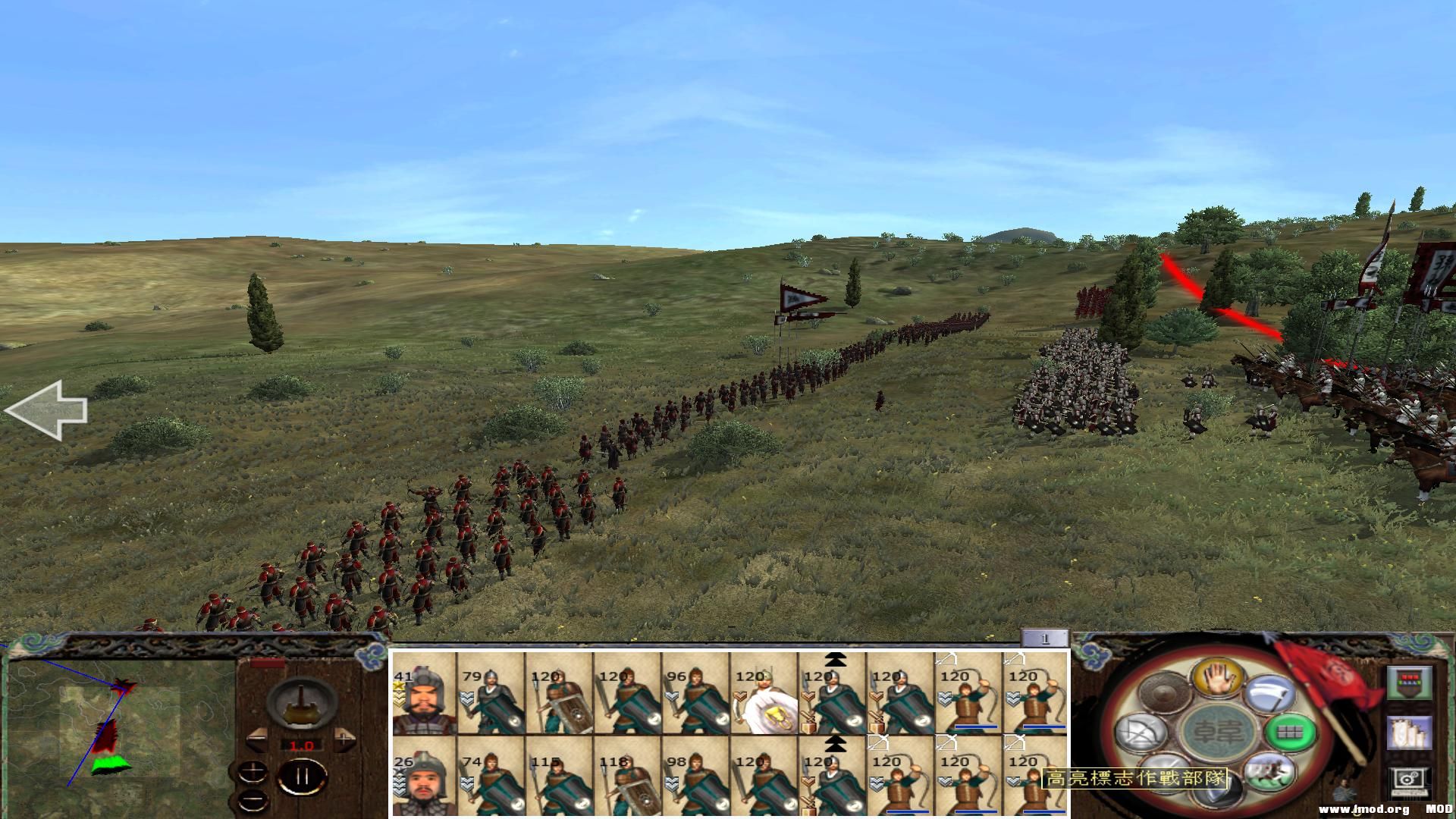
Task: Click the red tab above the minimap
Action: coord(267,664)
